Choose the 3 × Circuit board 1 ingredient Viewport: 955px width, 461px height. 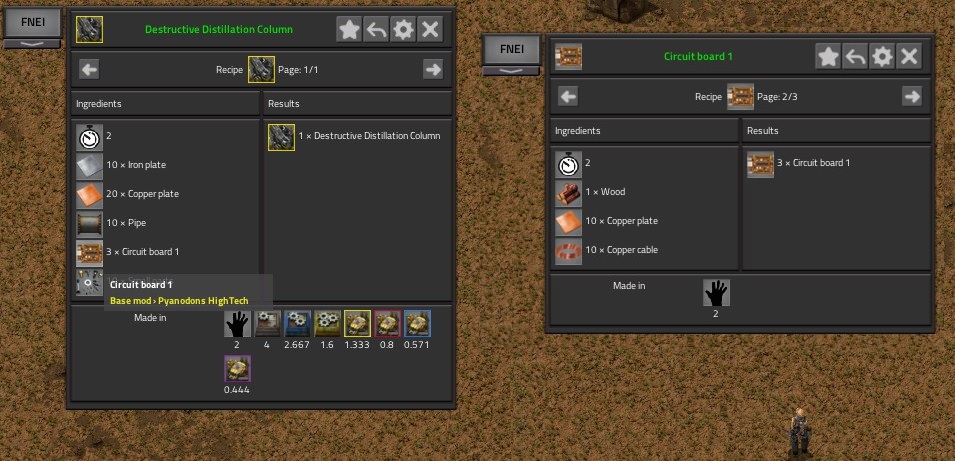[x=89, y=252]
